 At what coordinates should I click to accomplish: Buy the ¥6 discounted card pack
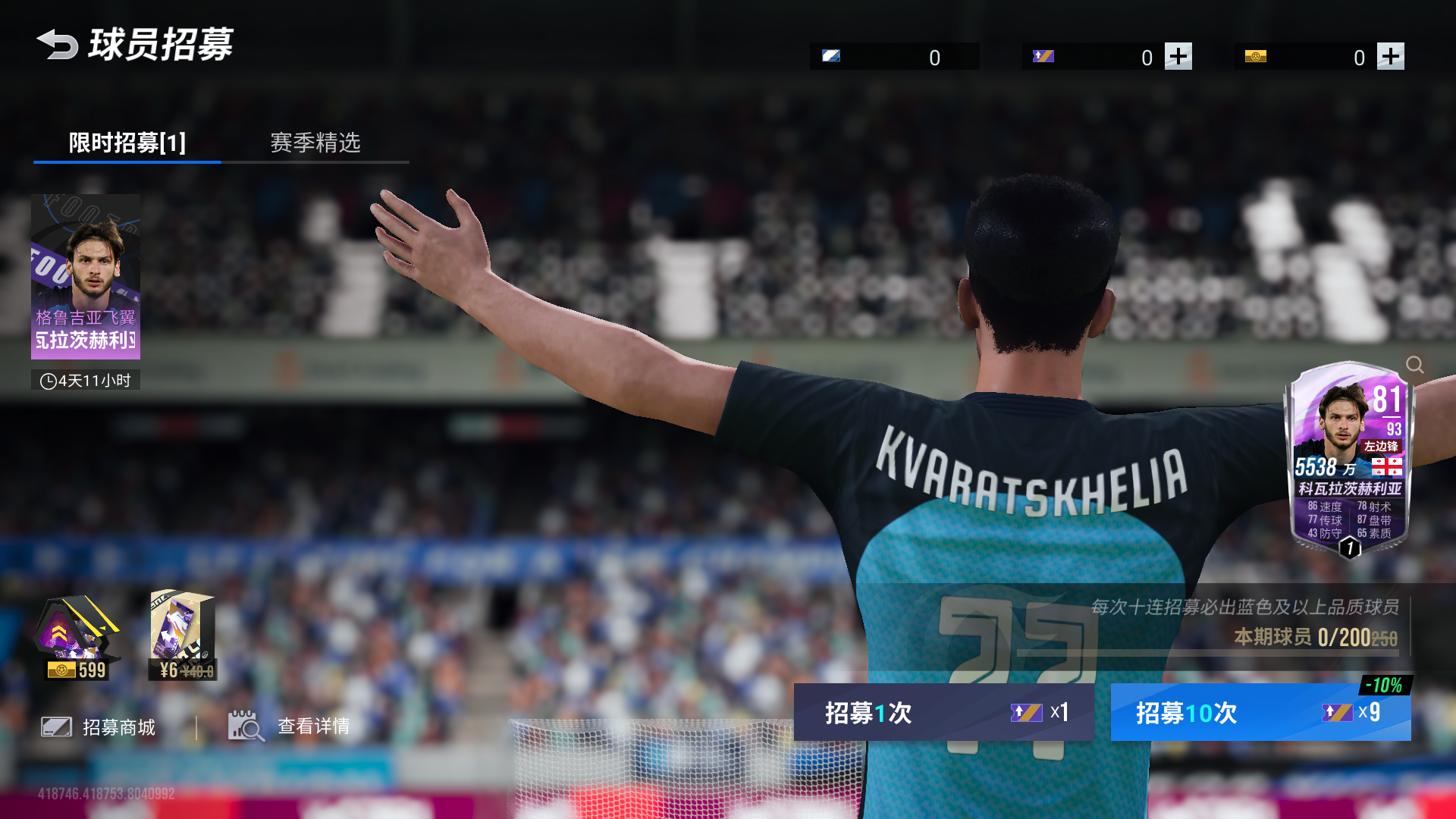click(x=183, y=635)
